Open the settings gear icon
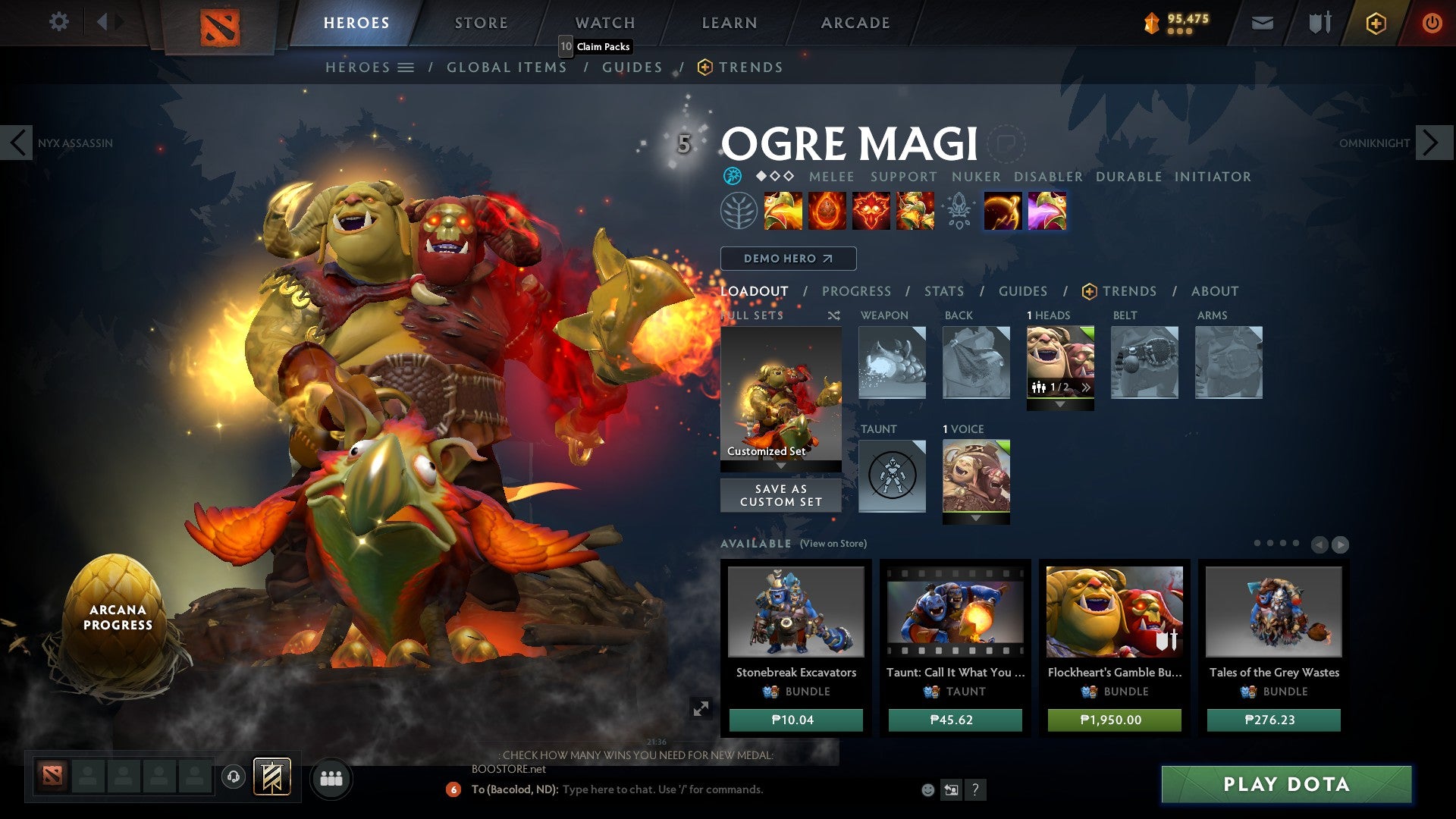This screenshot has width=1456, height=819. tap(58, 22)
